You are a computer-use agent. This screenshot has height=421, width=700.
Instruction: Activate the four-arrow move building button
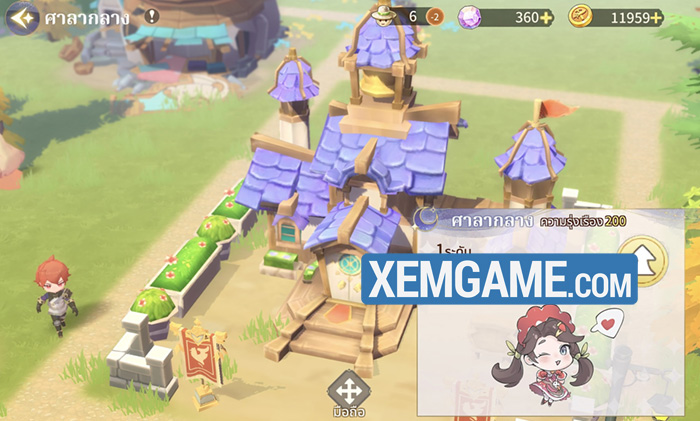pyautogui.click(x=348, y=389)
